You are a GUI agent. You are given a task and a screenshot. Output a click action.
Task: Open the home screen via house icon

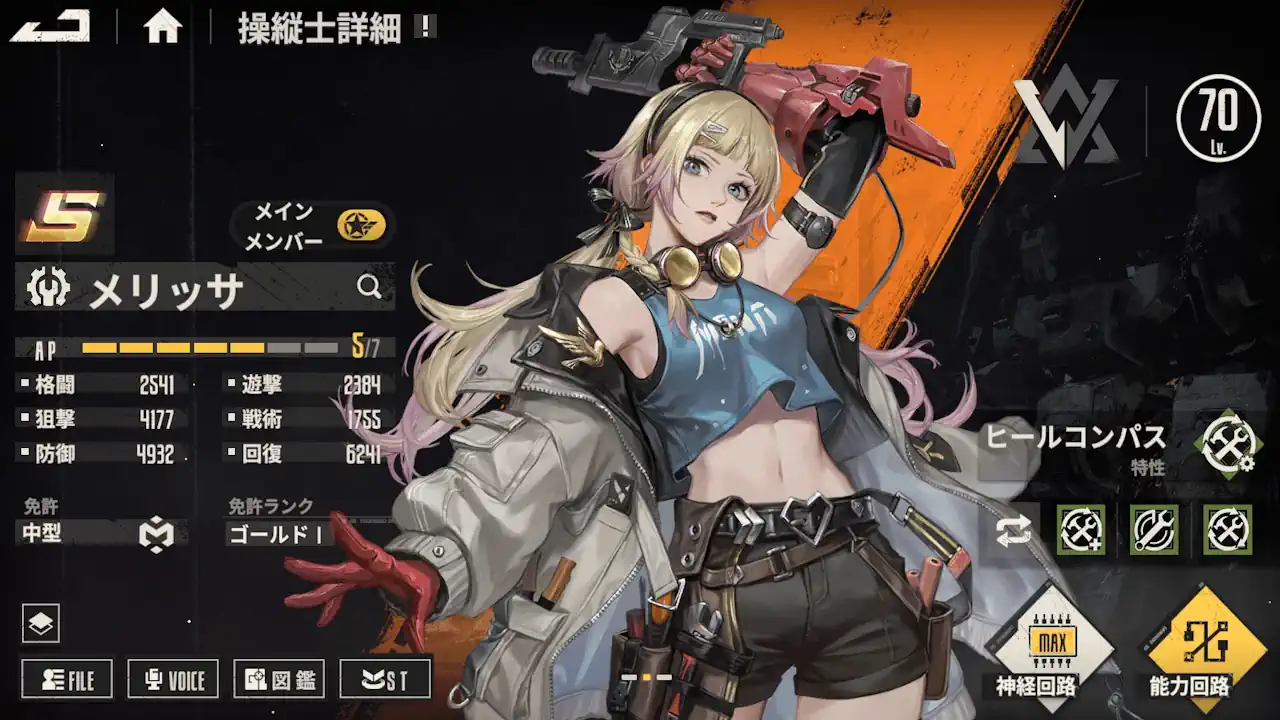tap(162, 26)
